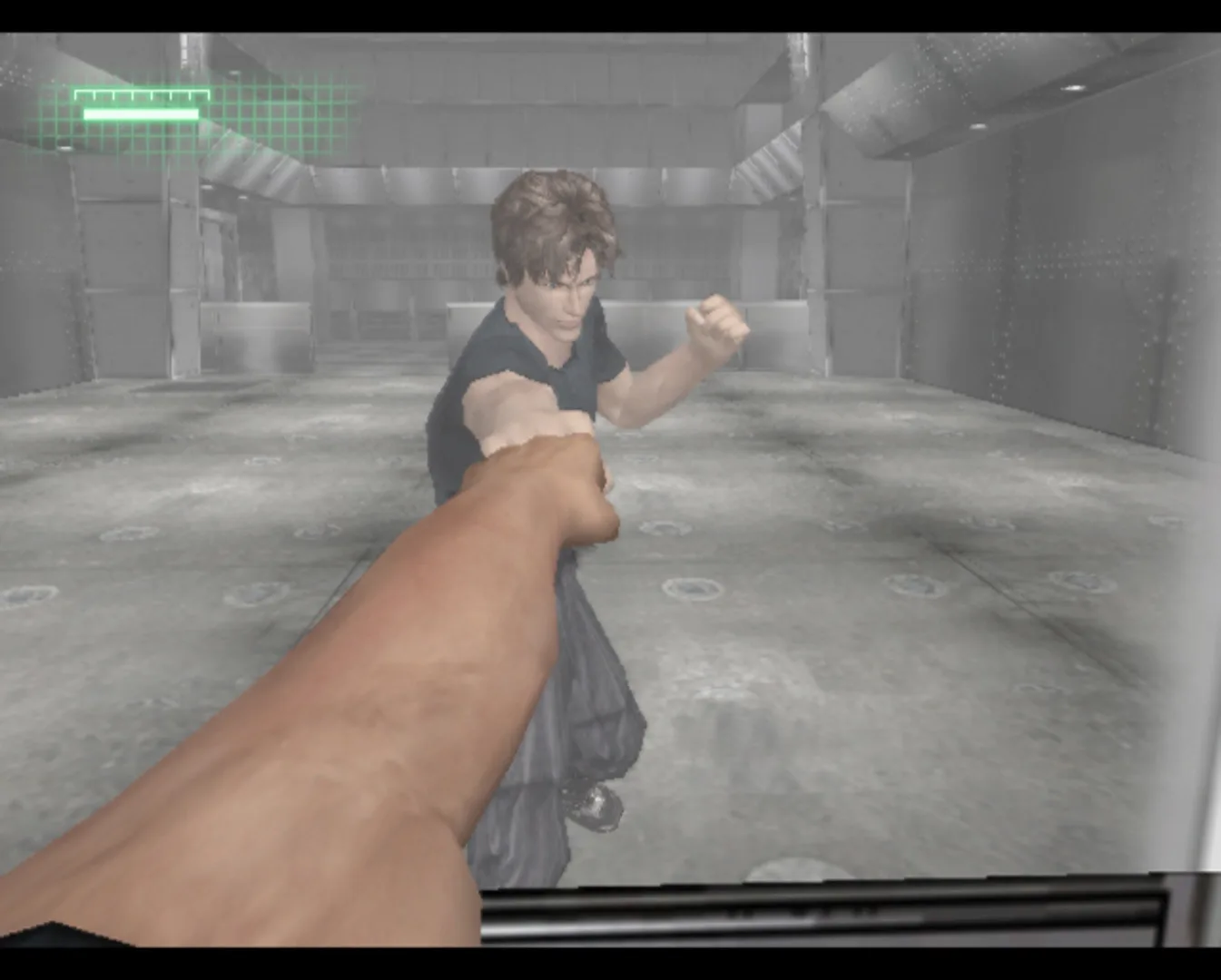
Task: Click the green health bar gauge
Action: point(141,113)
